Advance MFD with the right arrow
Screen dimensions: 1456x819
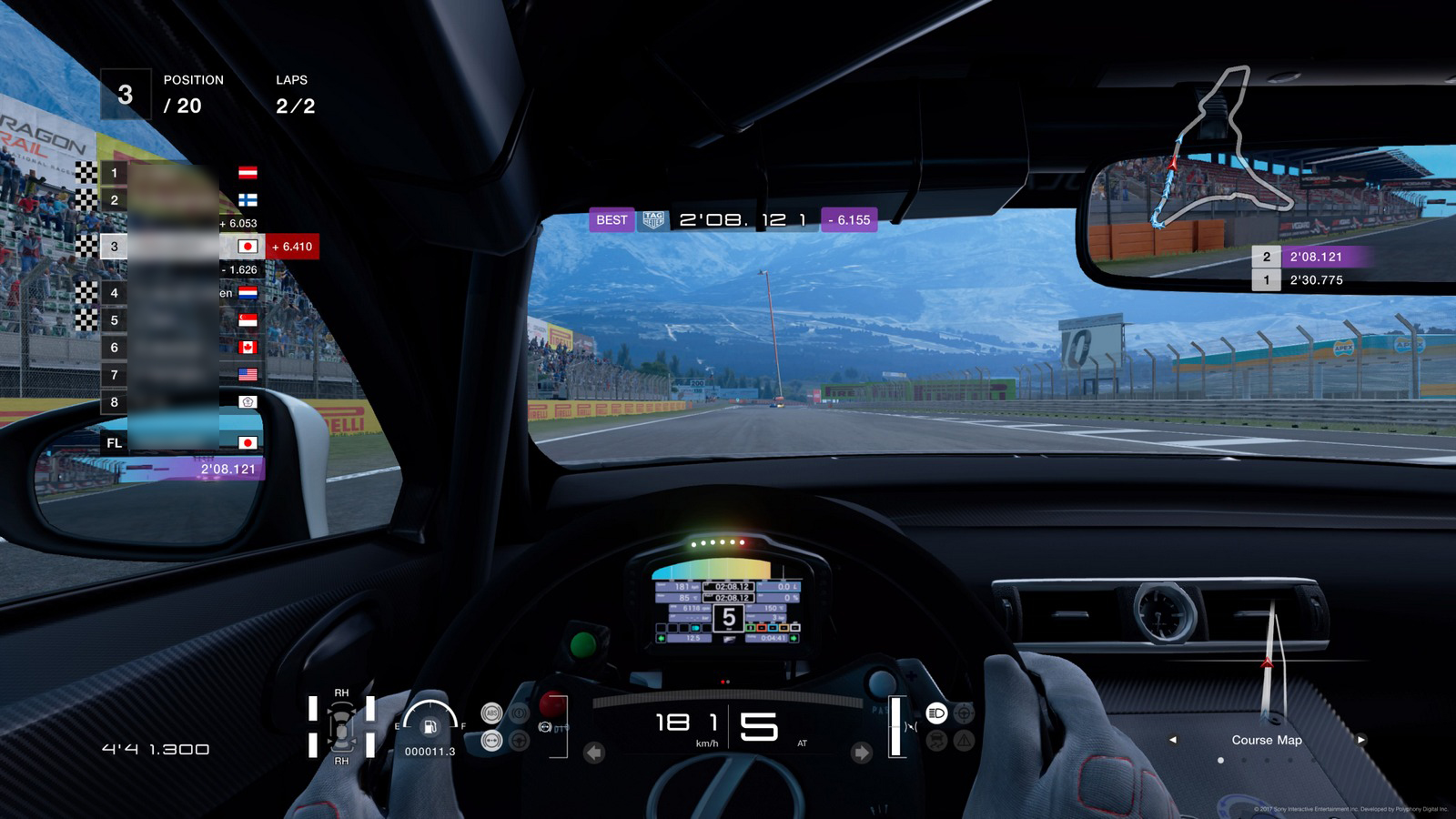(1360, 740)
